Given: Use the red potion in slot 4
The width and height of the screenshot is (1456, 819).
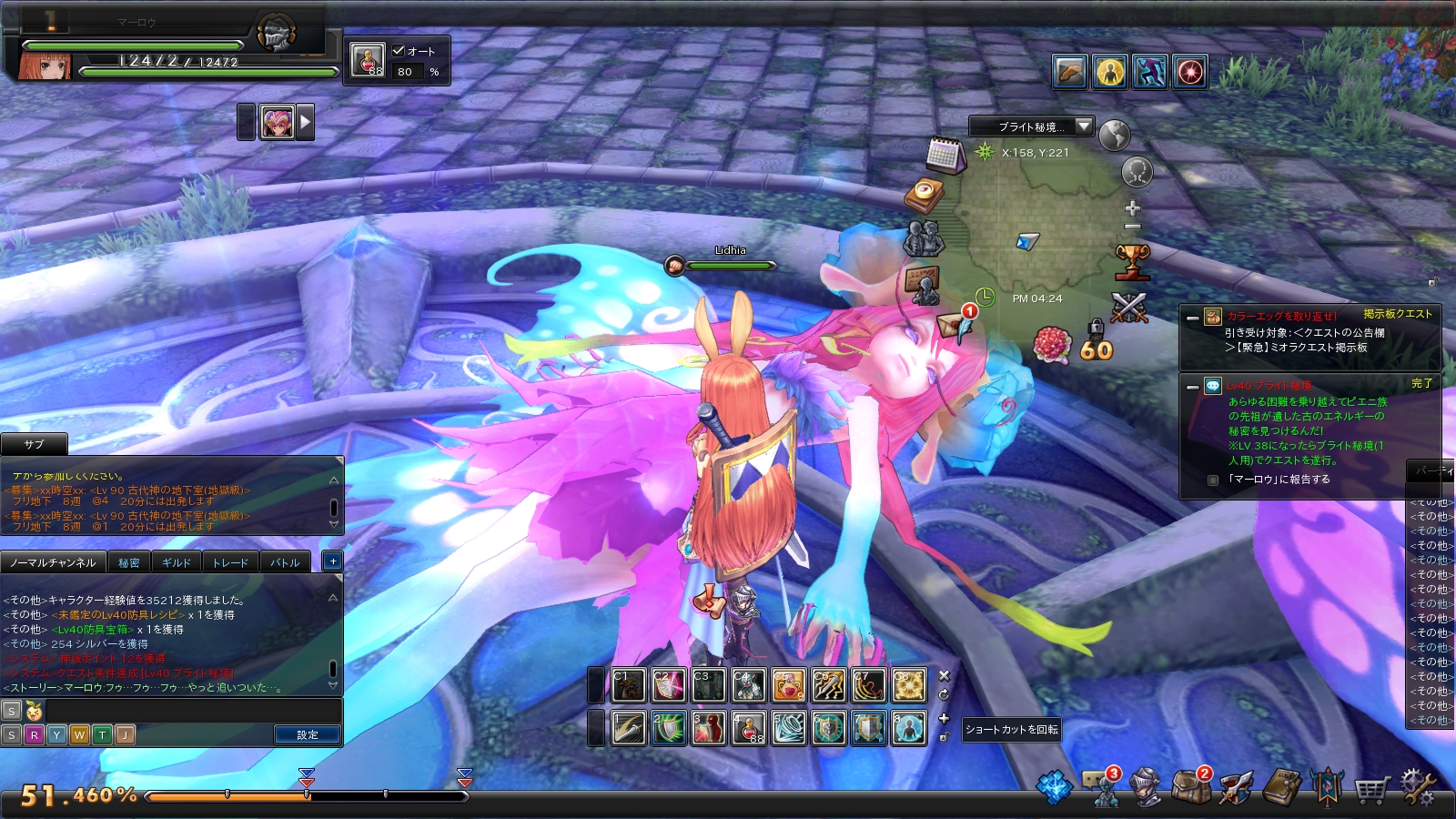Looking at the screenshot, I should click(x=748, y=728).
